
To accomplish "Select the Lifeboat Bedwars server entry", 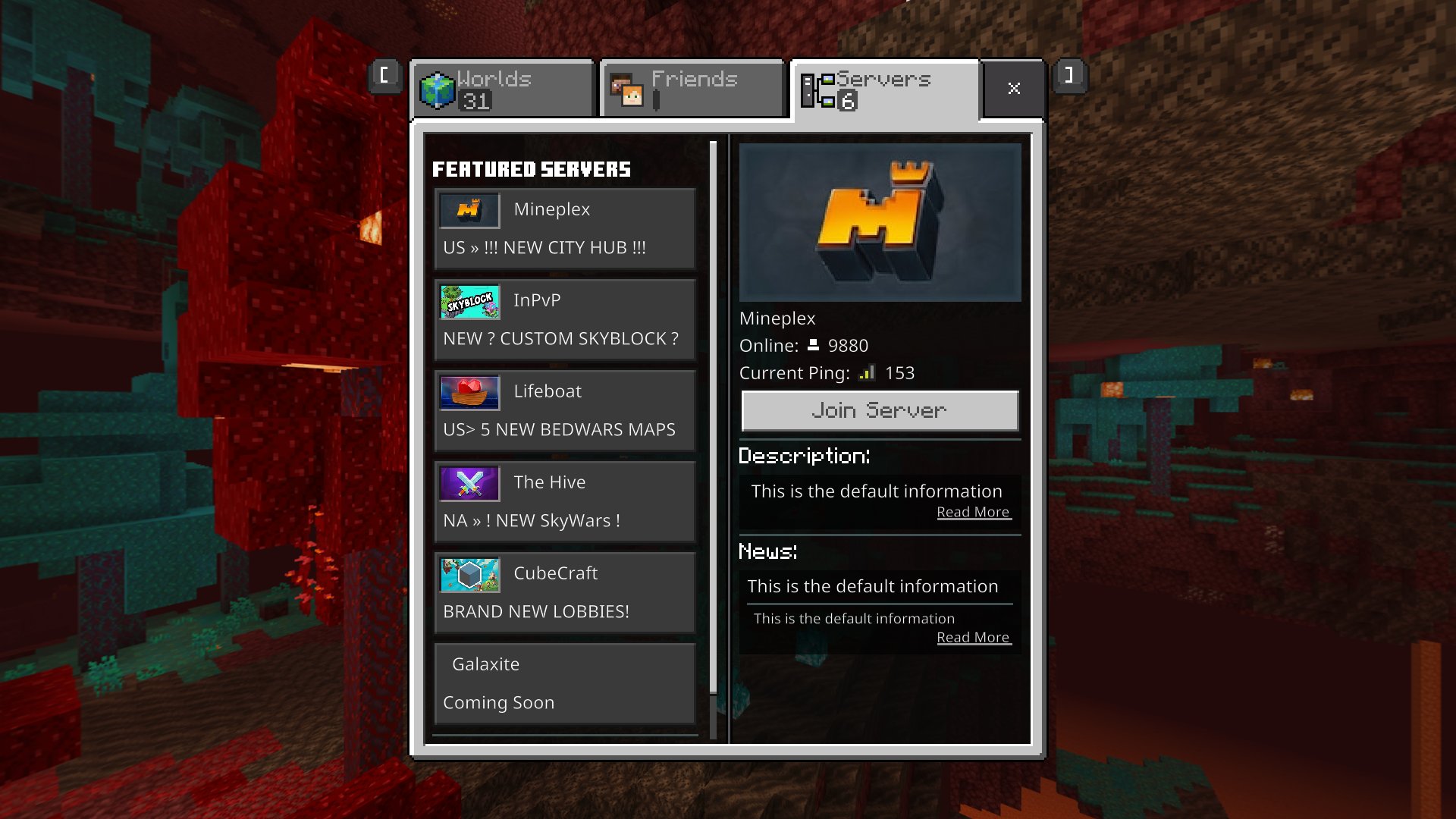I will (564, 409).
